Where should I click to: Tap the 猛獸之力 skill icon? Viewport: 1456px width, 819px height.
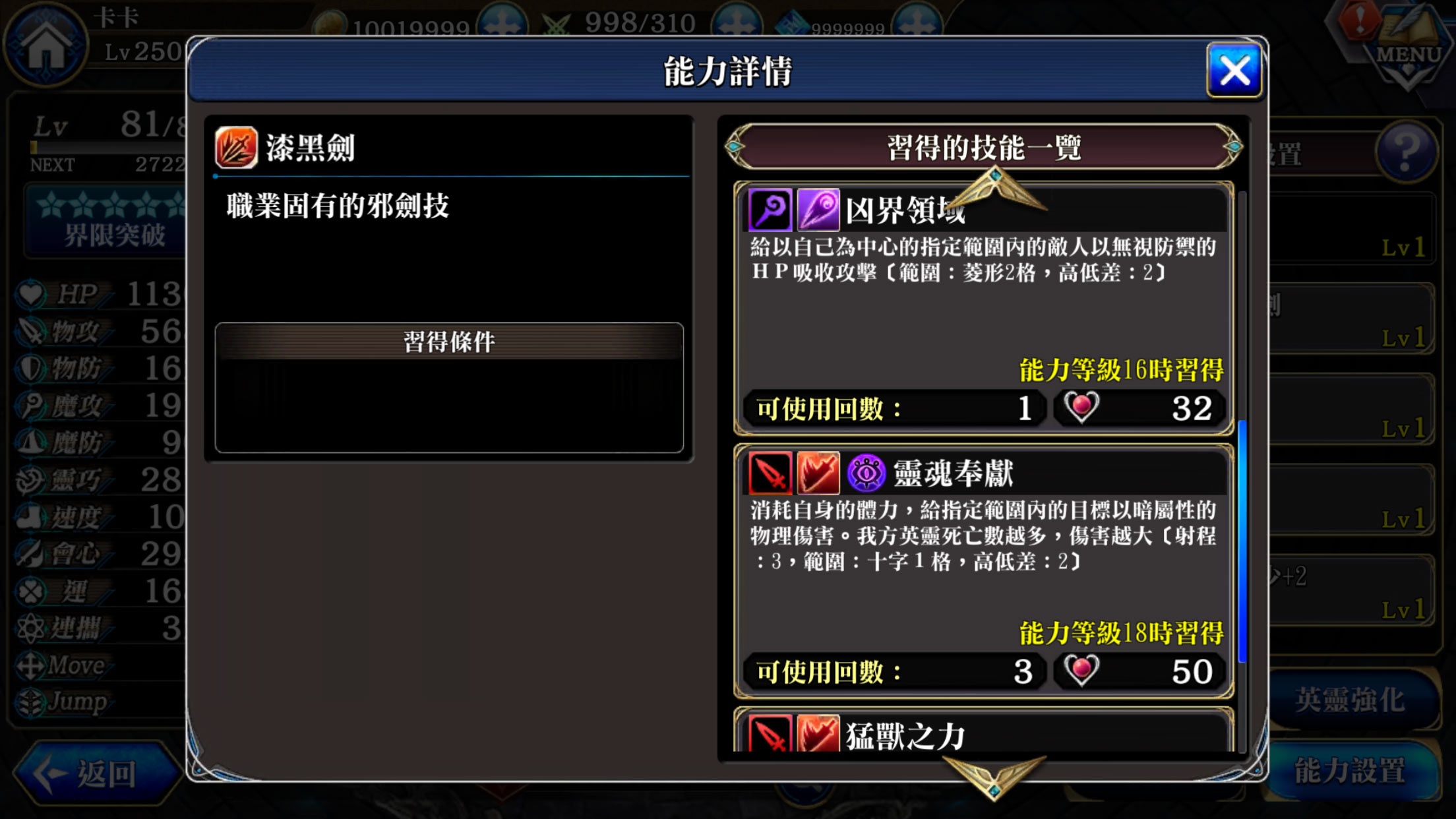770,736
